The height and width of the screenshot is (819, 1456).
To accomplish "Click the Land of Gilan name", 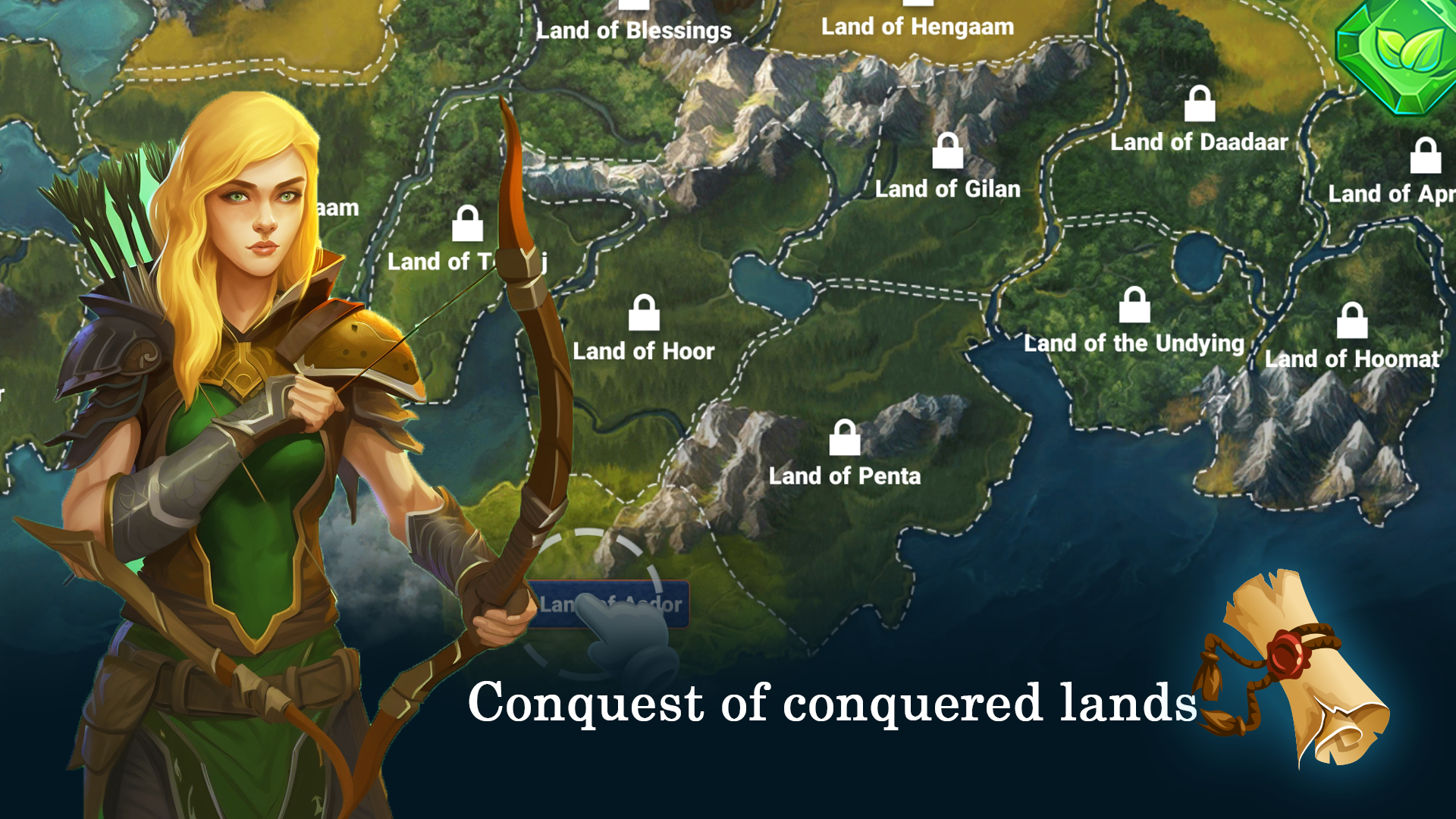I will pyautogui.click(x=947, y=189).
